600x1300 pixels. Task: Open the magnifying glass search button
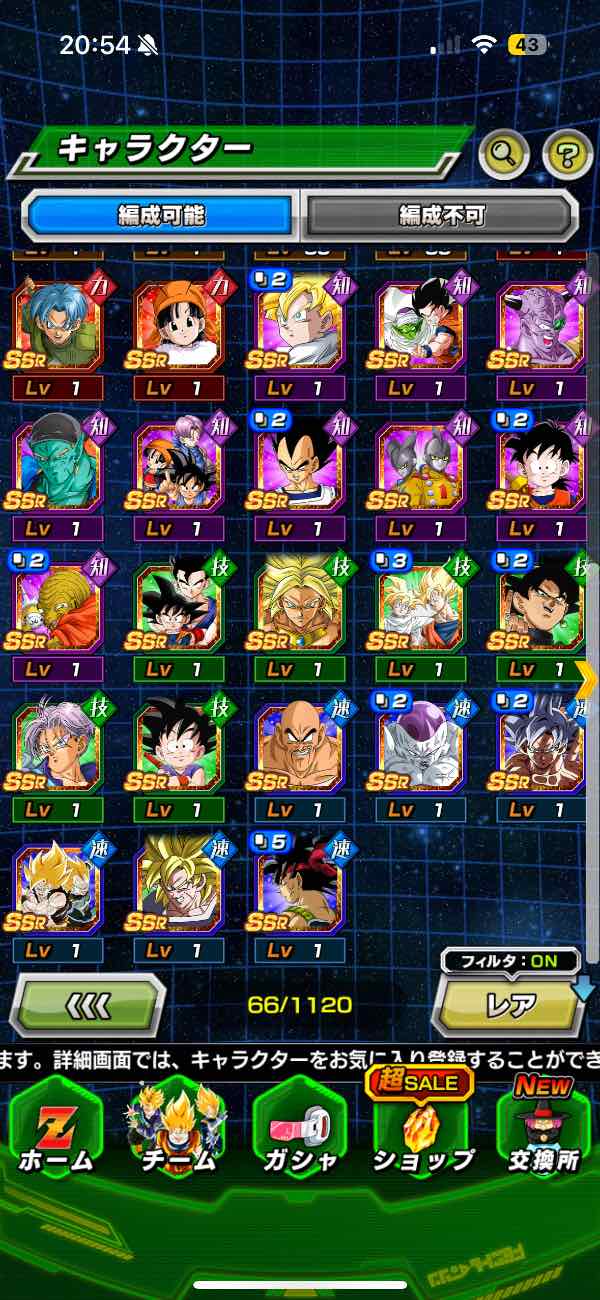pos(504,154)
